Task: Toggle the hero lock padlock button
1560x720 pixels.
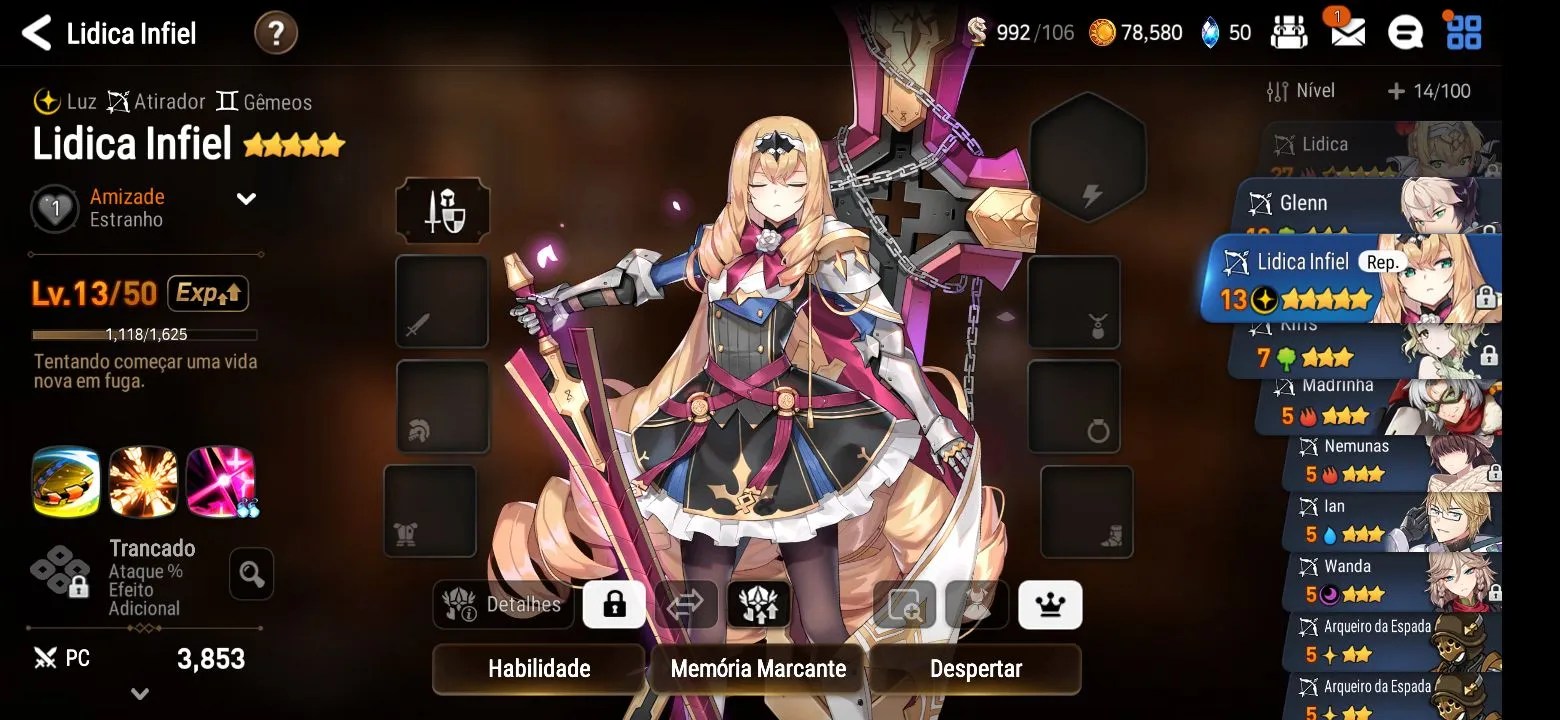Action: (614, 604)
